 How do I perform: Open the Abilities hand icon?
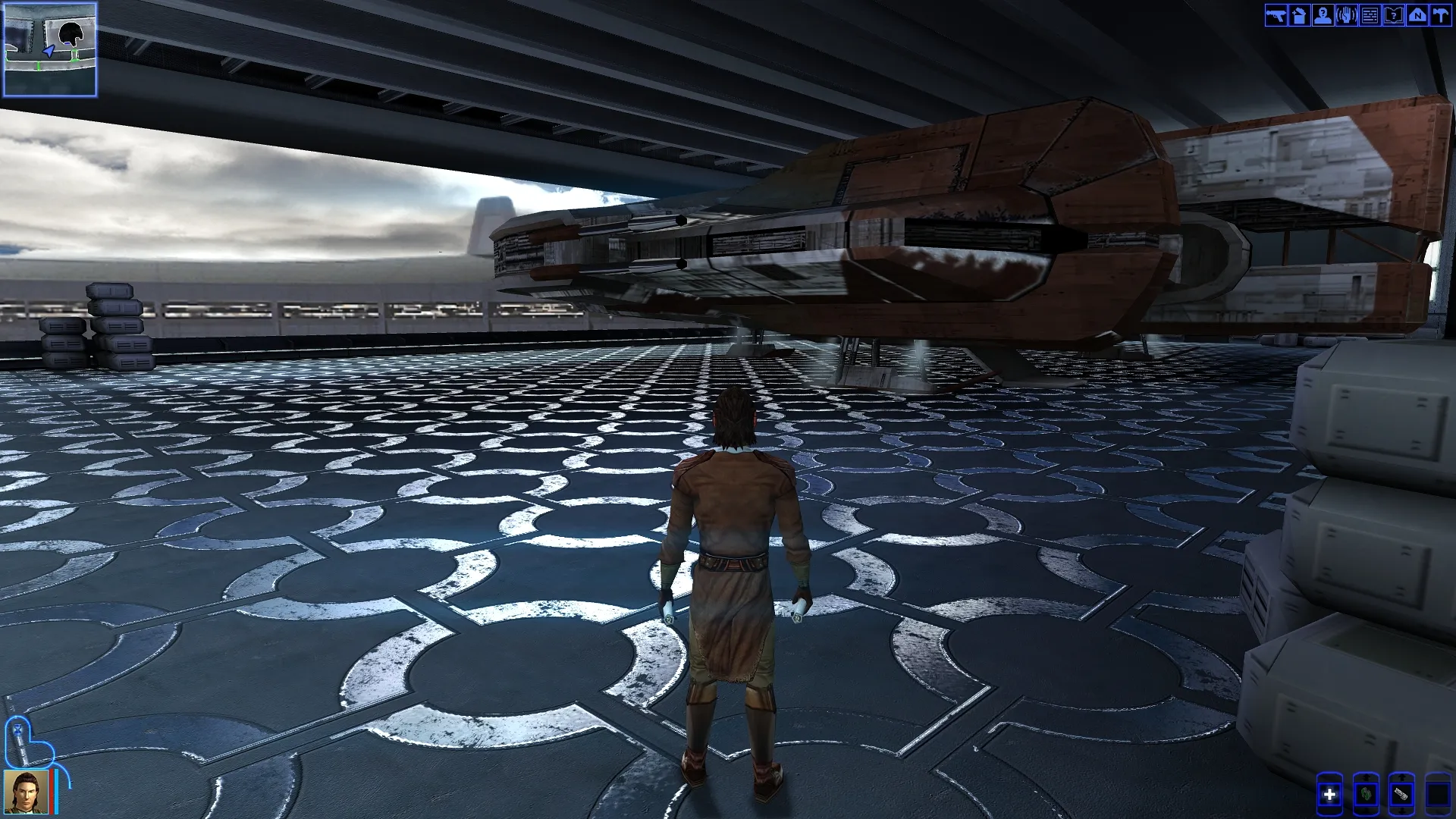click(x=1346, y=15)
